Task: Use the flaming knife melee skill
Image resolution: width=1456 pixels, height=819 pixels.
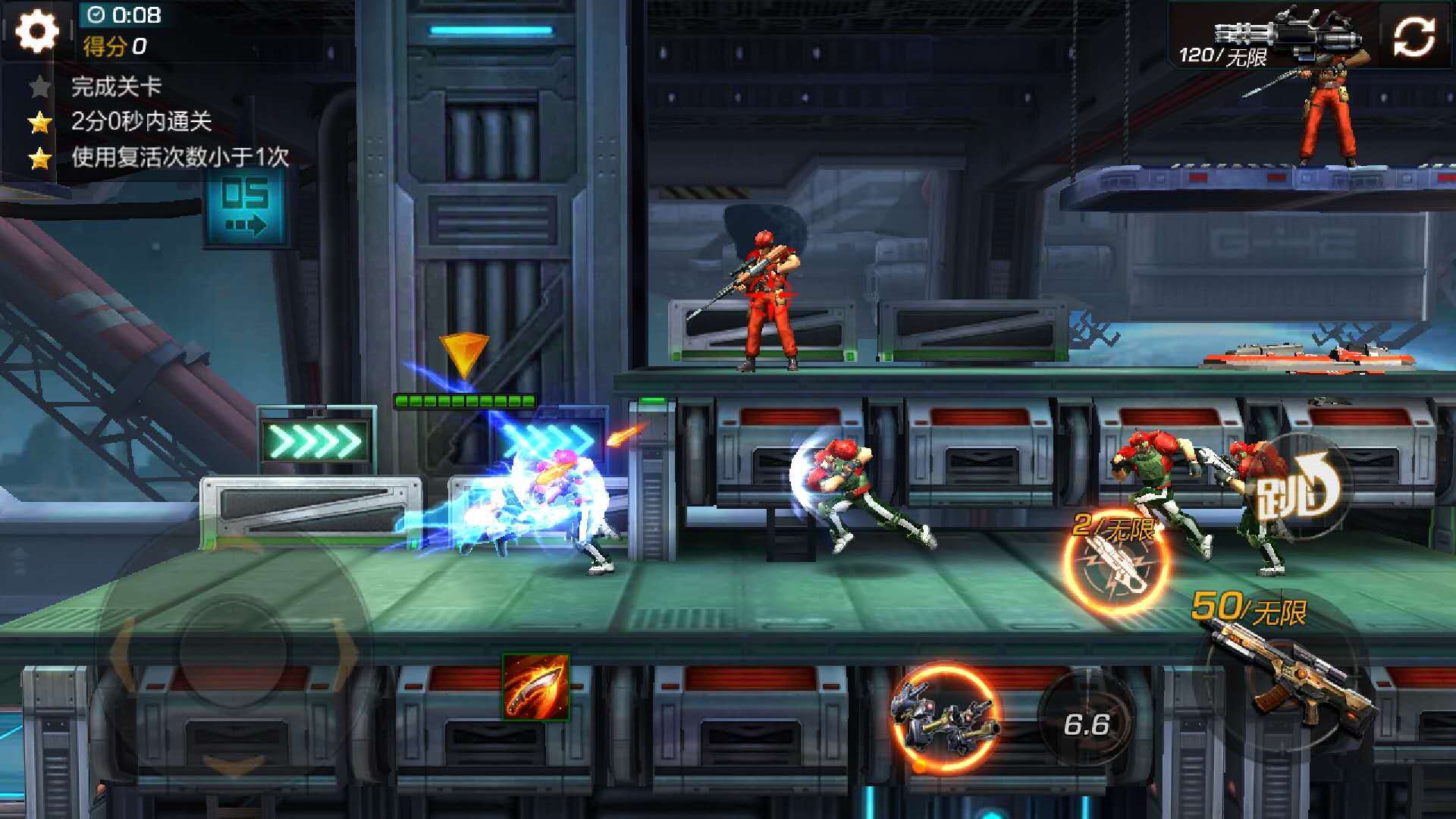Action: pos(535,687)
